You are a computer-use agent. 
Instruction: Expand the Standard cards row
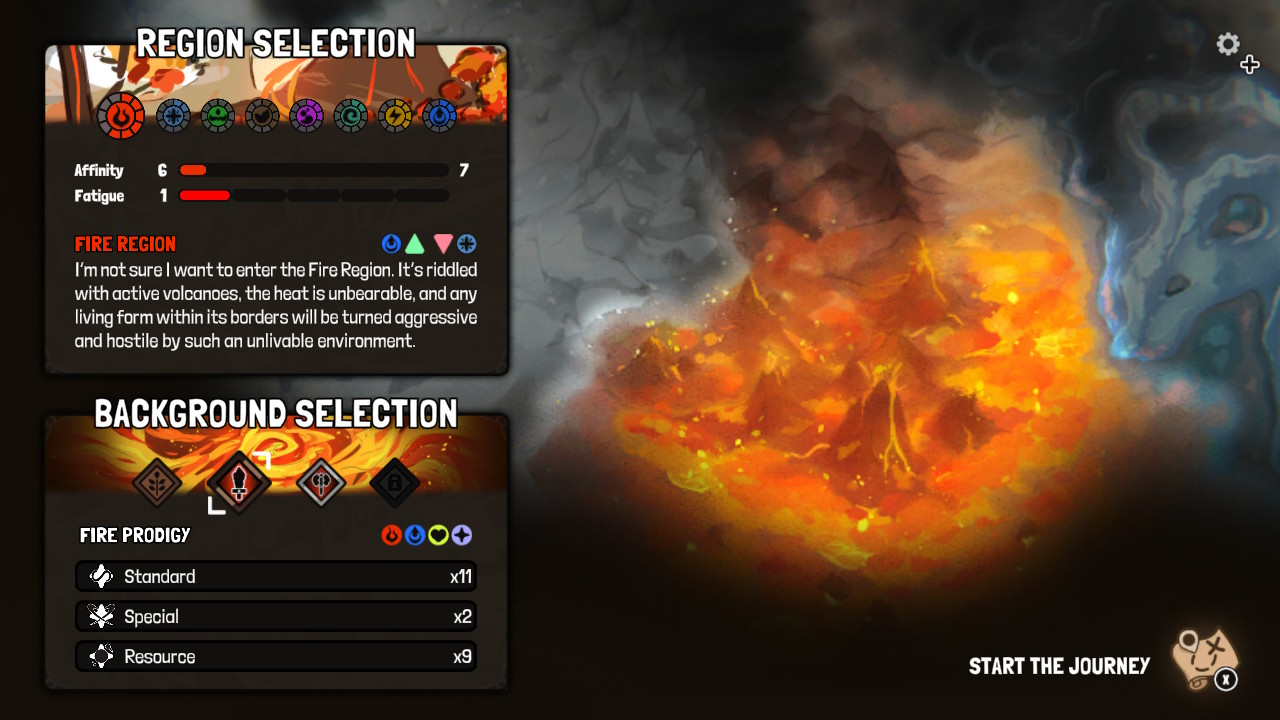click(276, 576)
